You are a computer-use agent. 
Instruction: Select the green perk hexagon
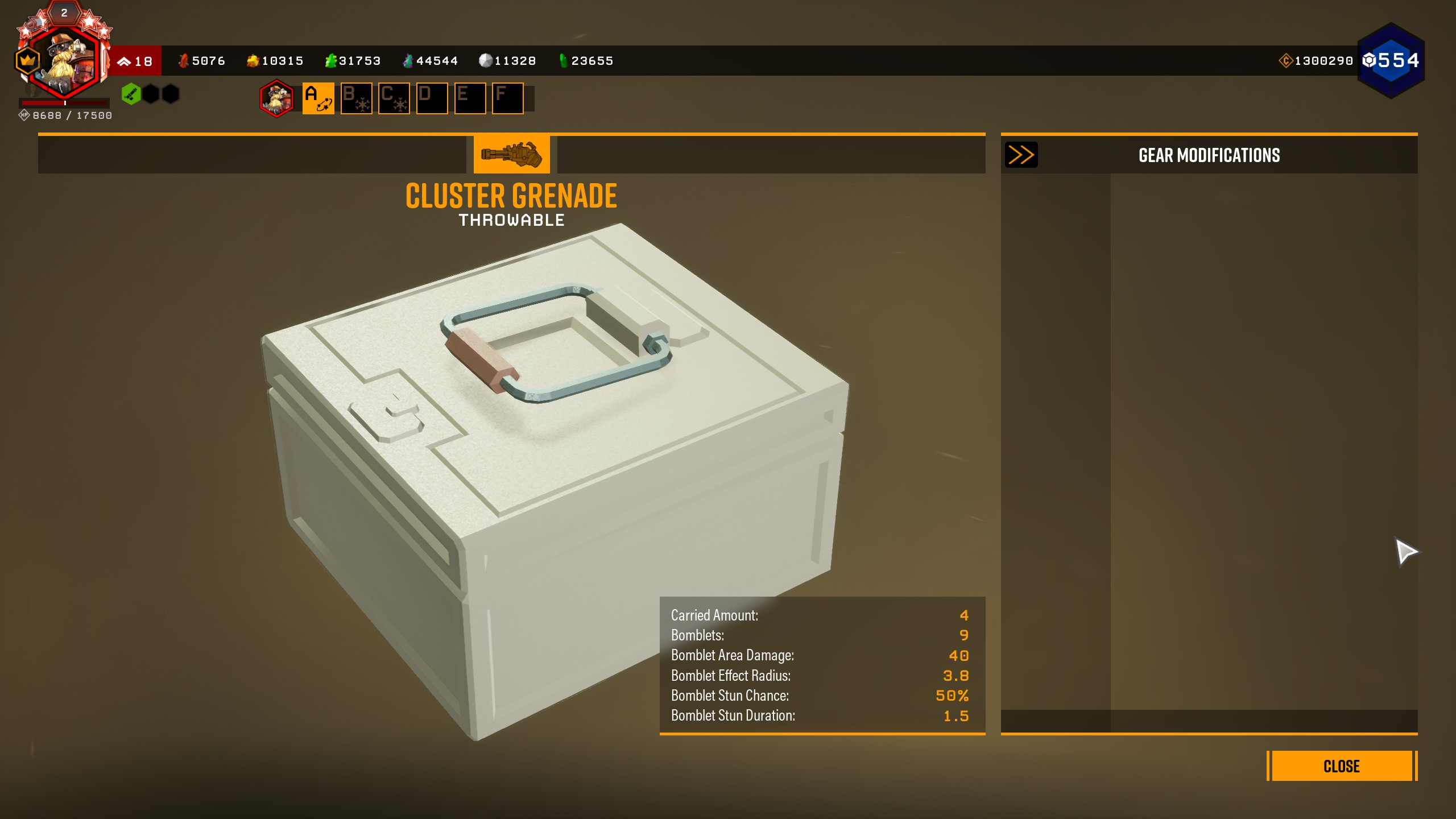tap(131, 94)
